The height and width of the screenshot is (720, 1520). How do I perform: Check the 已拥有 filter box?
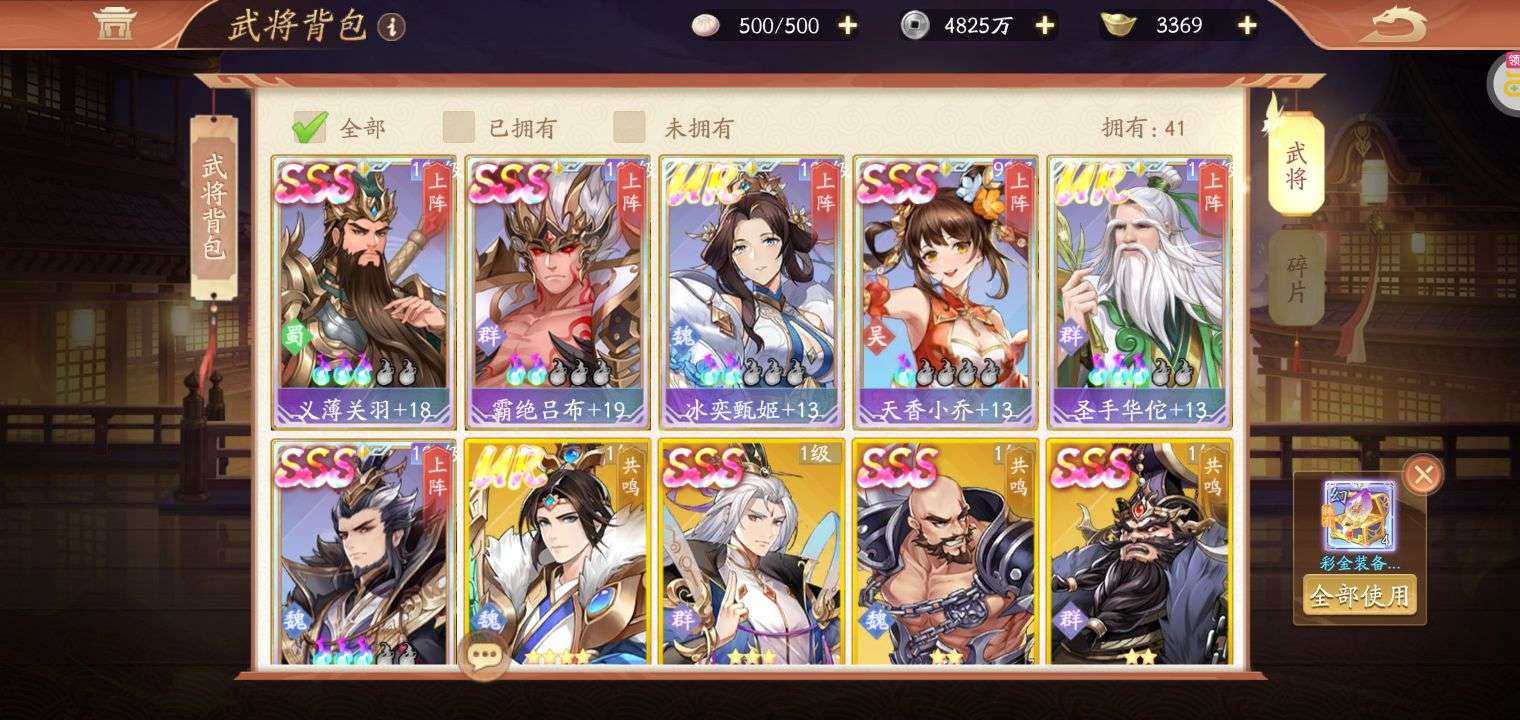coord(459,127)
